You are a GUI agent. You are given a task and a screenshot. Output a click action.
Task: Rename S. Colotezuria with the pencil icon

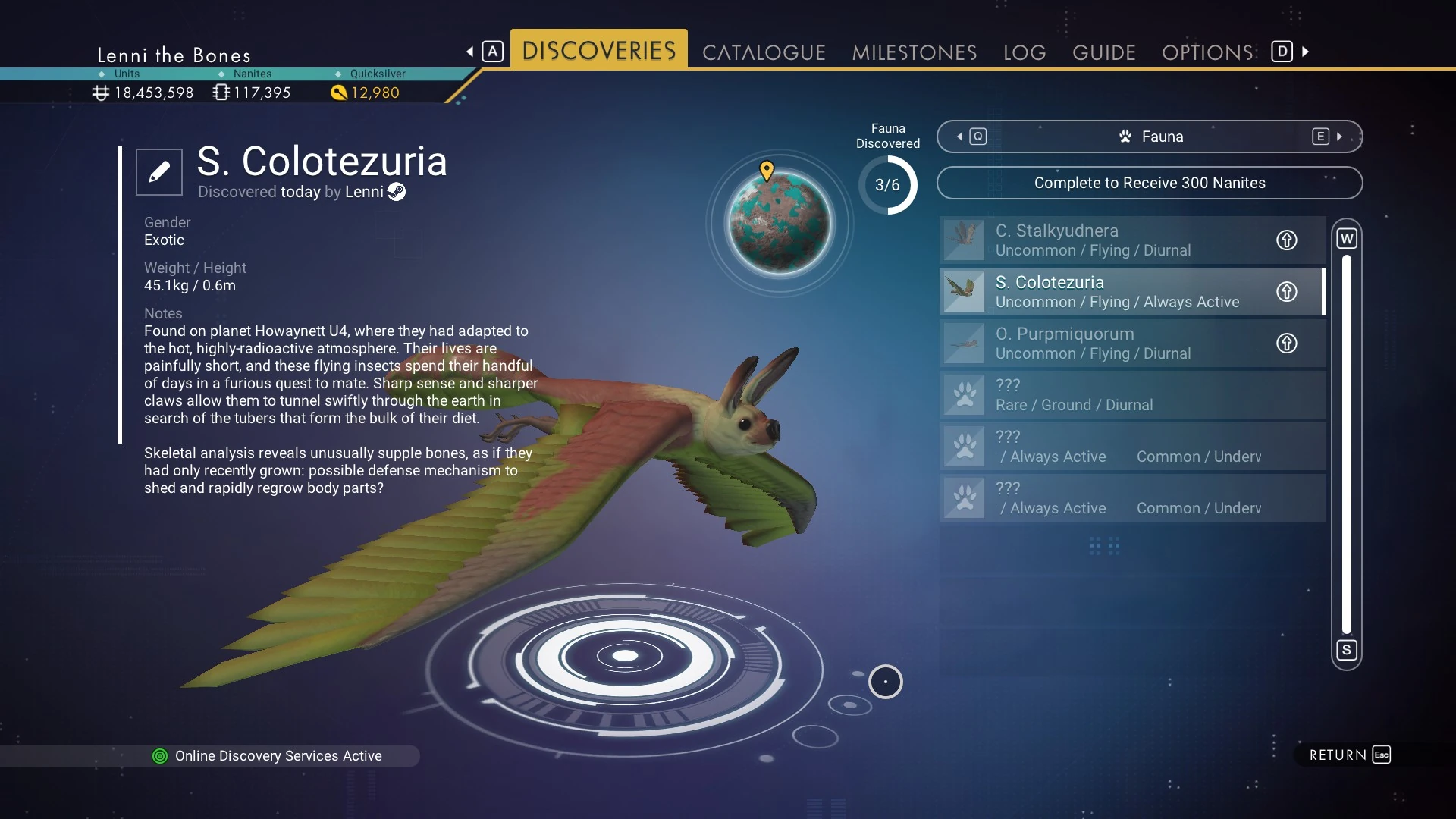(x=159, y=172)
